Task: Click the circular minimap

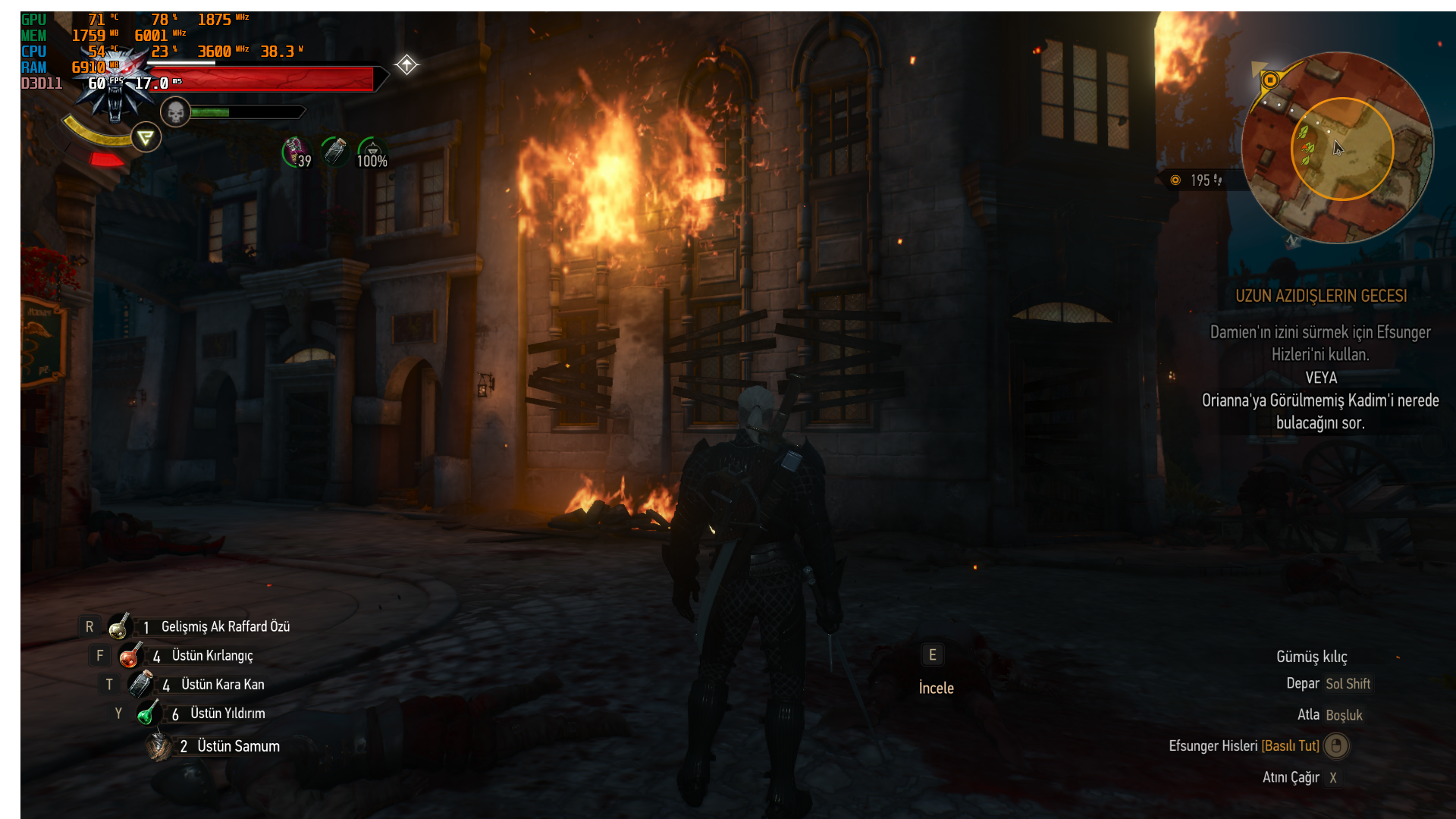Action: click(x=1337, y=148)
